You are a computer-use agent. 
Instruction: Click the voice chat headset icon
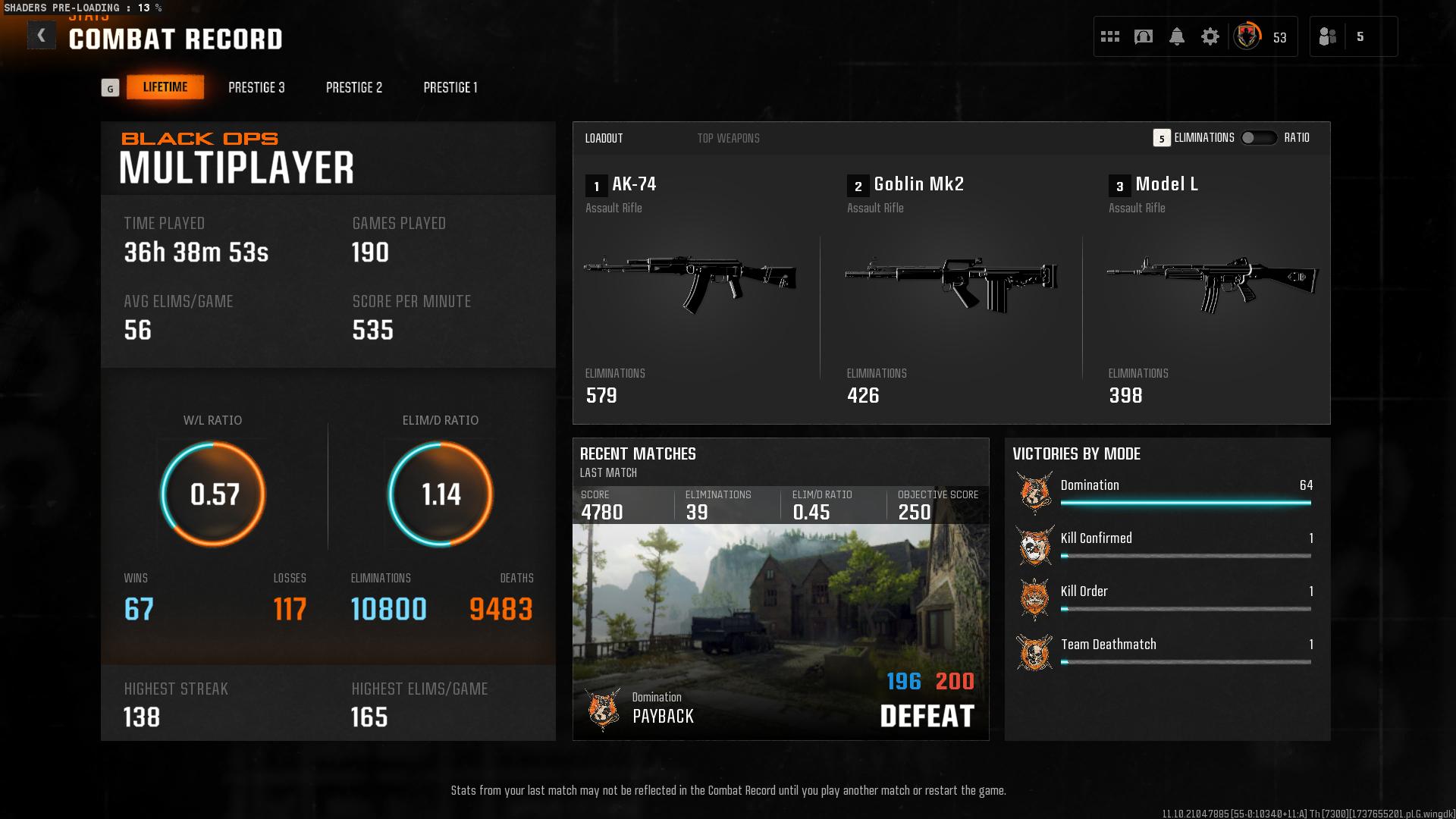[x=1143, y=35]
